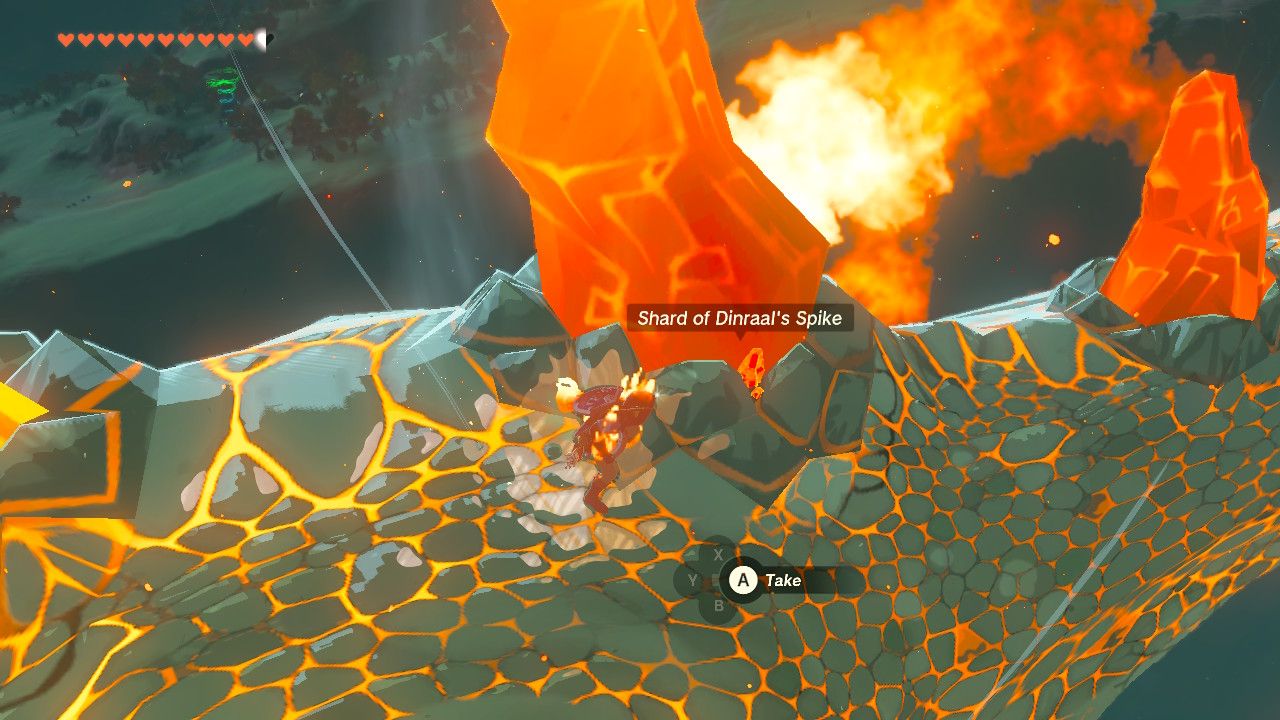Click the first heart in the health meter
This screenshot has width=1280, height=720.
(x=65, y=39)
